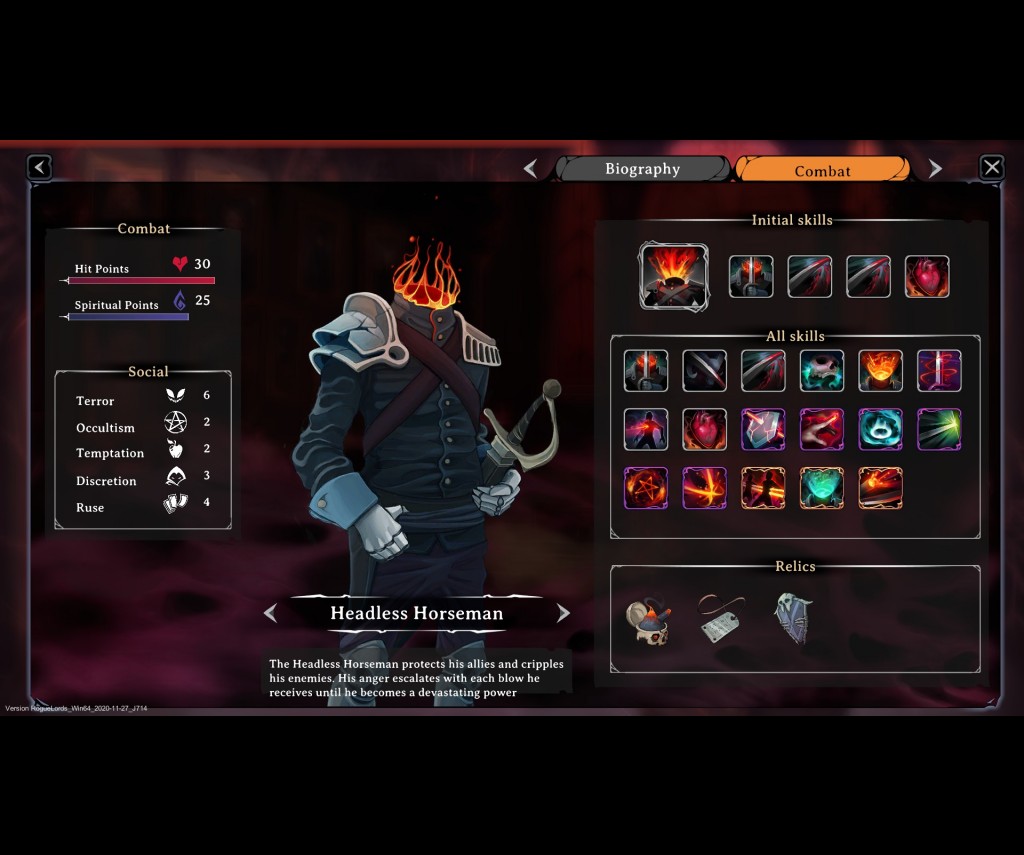Switch to the Biography tab
Screen dimensions: 1024x855
643,169
